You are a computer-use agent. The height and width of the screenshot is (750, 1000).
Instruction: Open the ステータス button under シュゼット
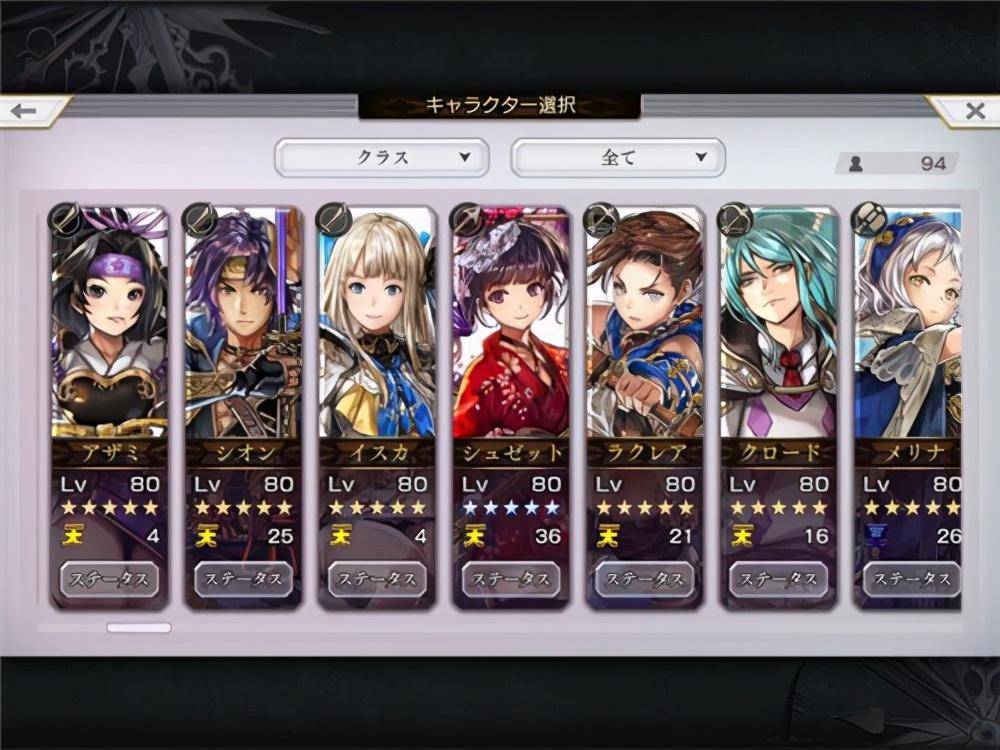pos(511,579)
